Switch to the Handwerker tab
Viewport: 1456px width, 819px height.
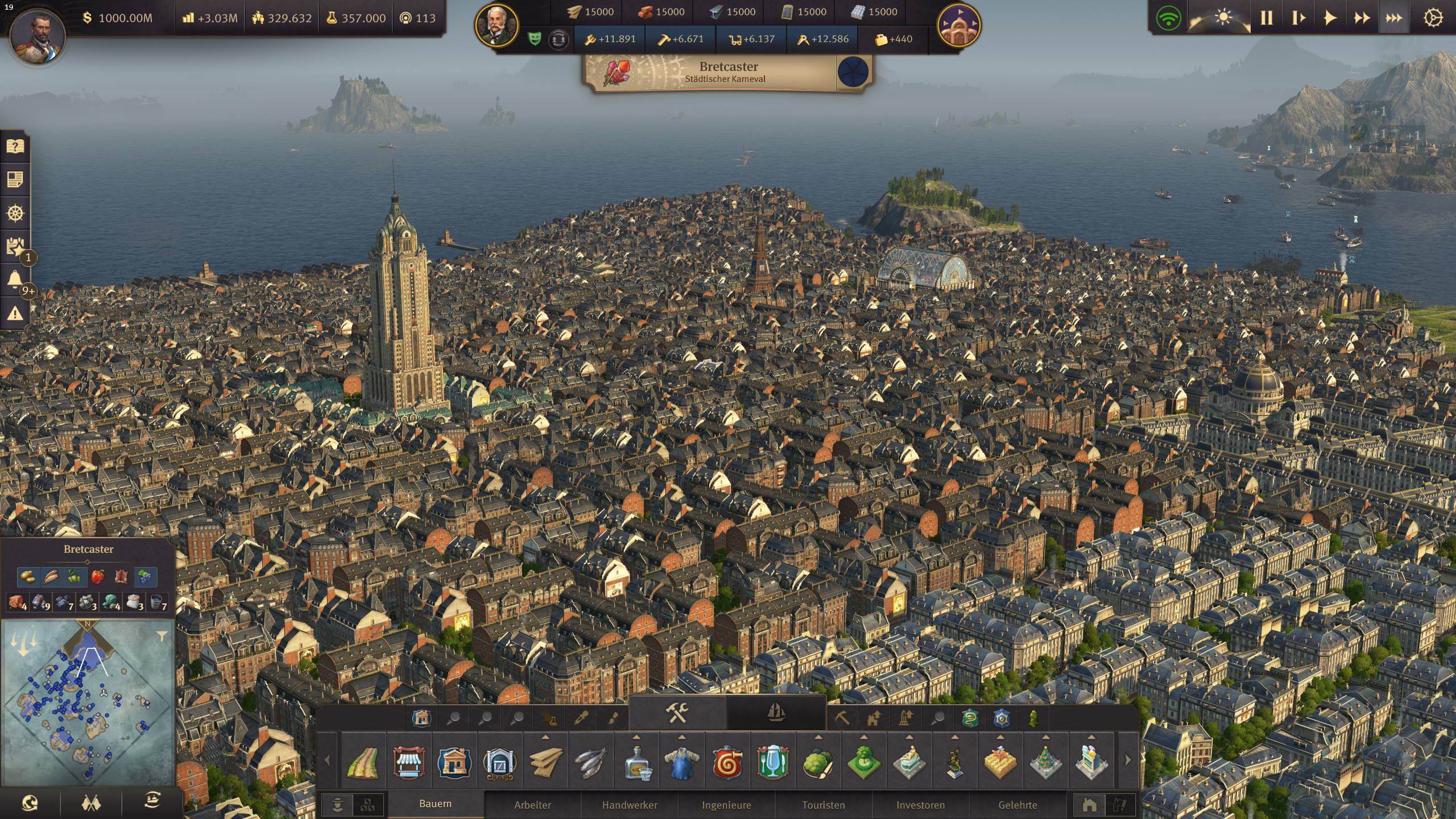point(630,805)
